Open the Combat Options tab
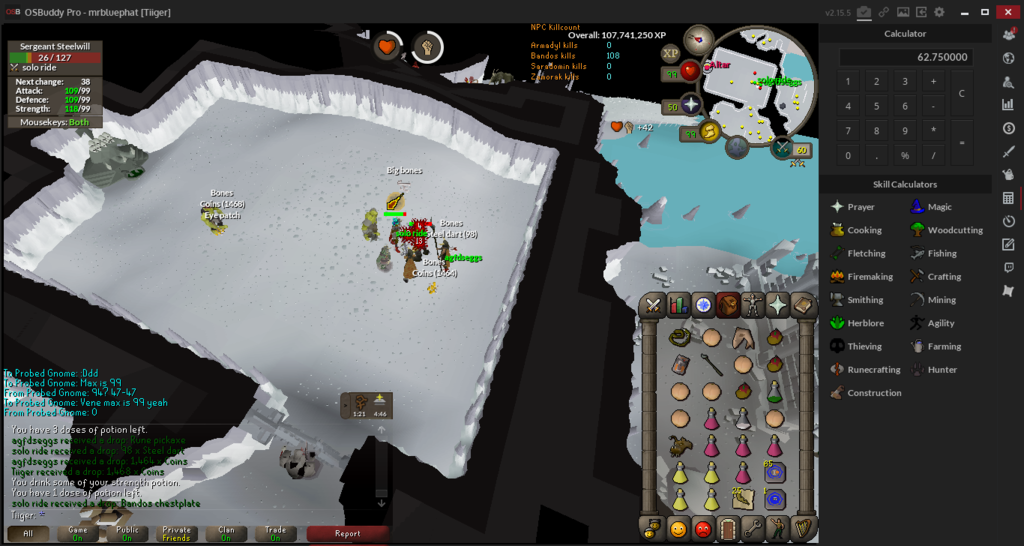This screenshot has height=546, width=1024. tap(654, 306)
